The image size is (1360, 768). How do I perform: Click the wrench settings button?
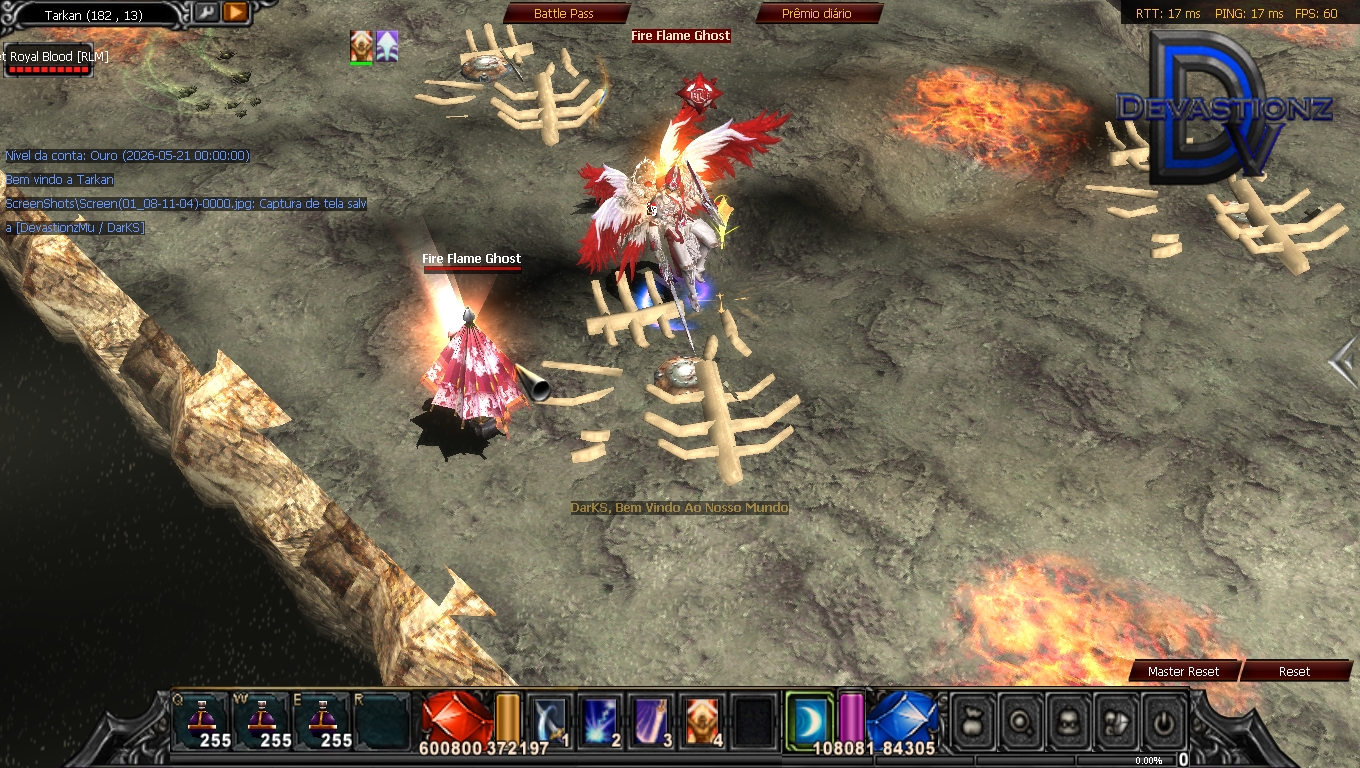coord(205,13)
